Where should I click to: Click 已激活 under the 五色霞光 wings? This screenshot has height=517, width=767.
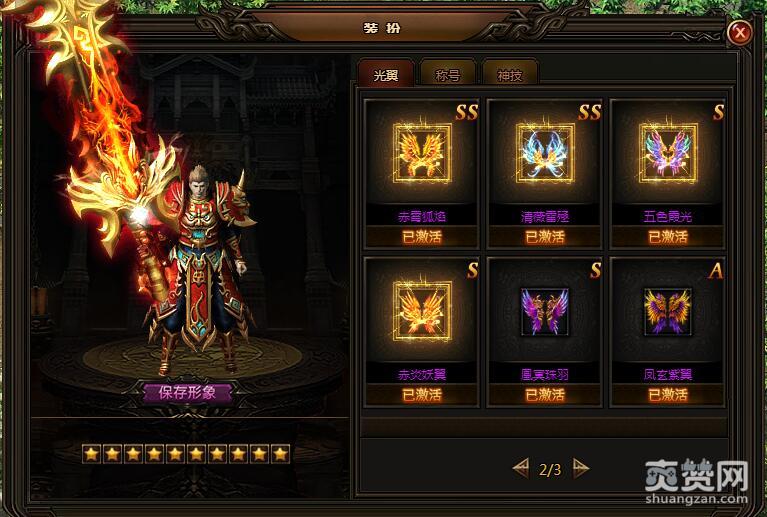[x=667, y=237]
